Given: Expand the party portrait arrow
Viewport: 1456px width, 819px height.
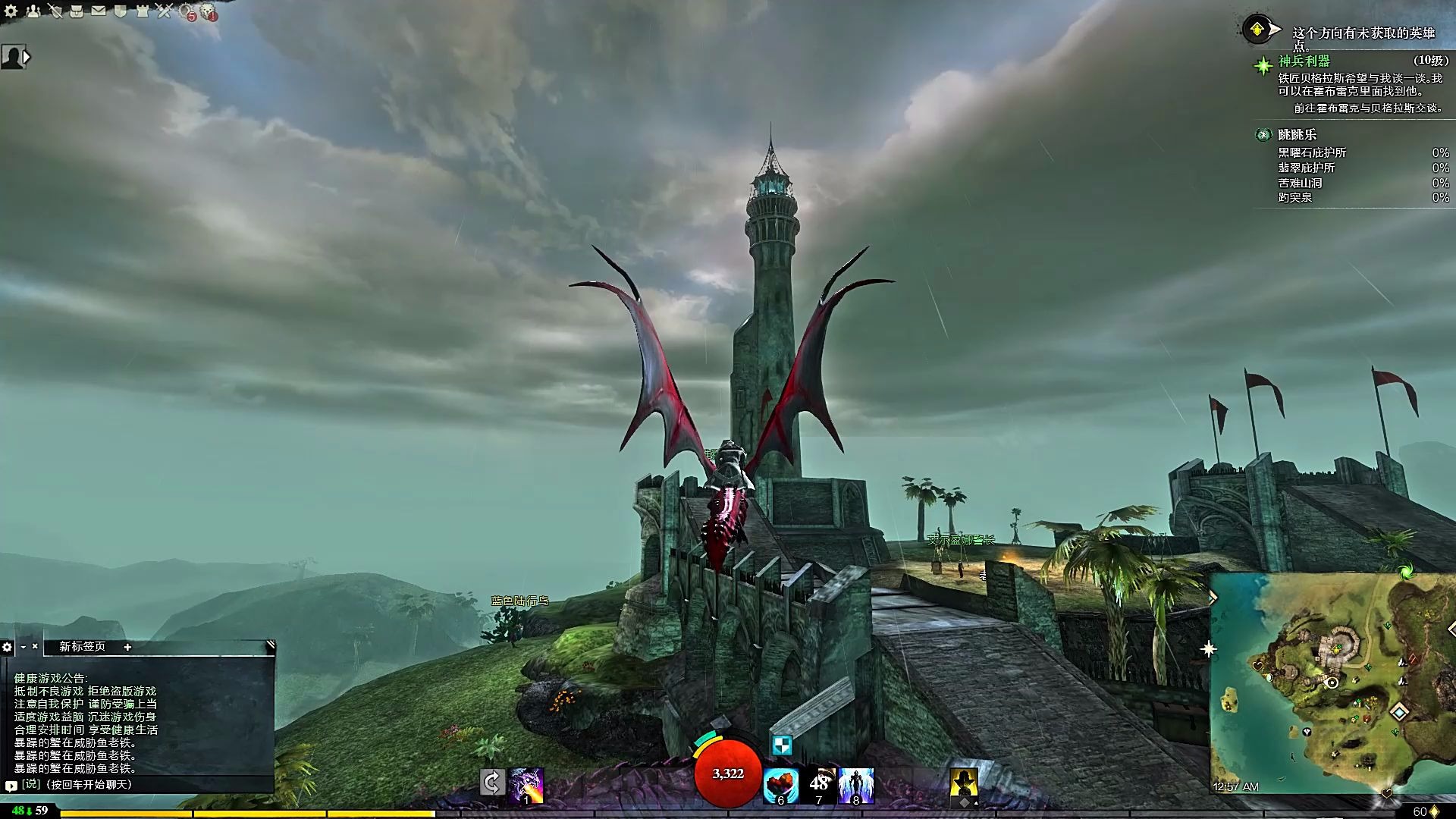Looking at the screenshot, I should pyautogui.click(x=27, y=57).
